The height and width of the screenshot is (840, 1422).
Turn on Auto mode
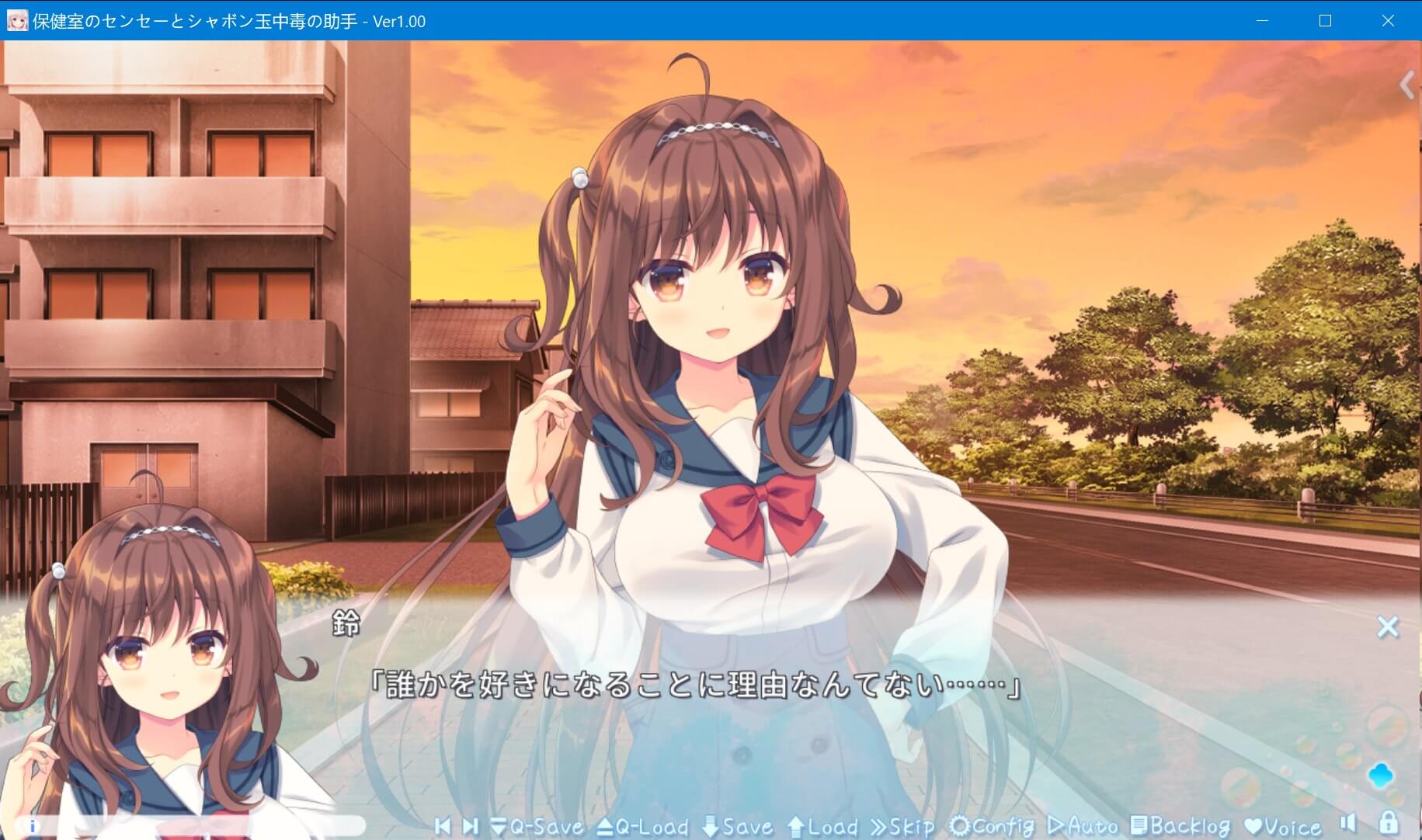pyautogui.click(x=1082, y=826)
